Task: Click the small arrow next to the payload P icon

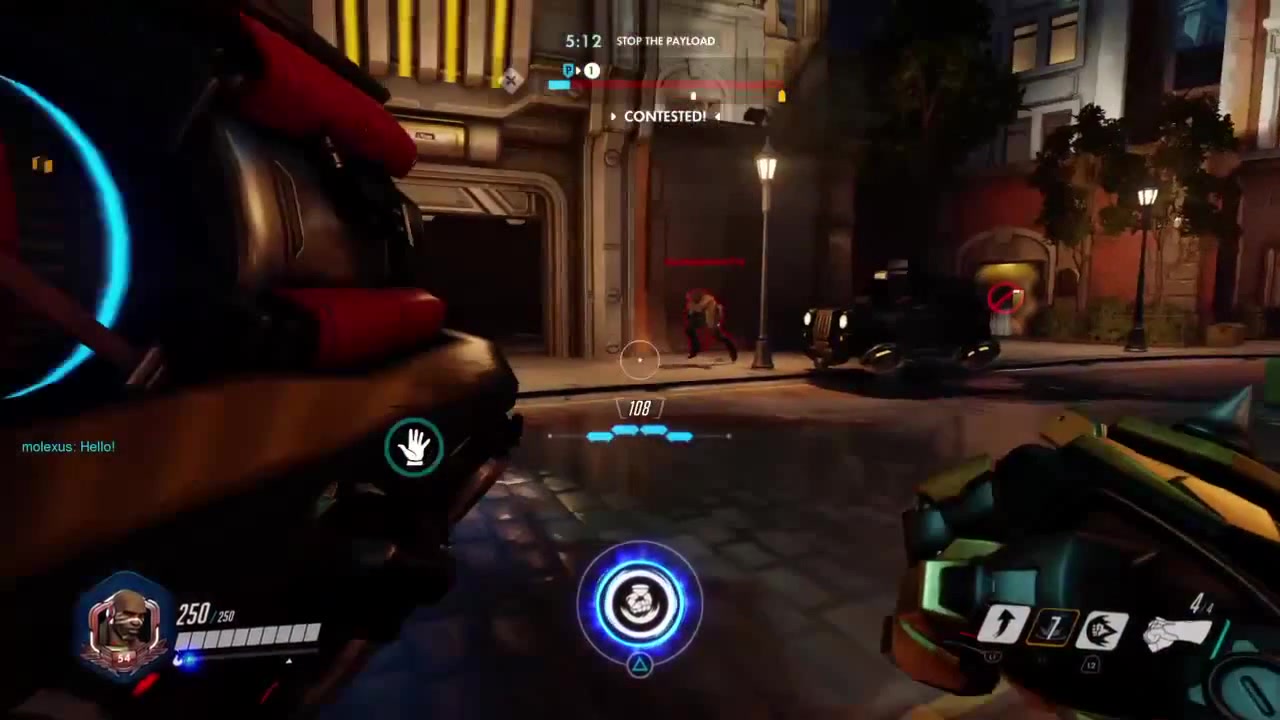Action: pyautogui.click(x=579, y=70)
